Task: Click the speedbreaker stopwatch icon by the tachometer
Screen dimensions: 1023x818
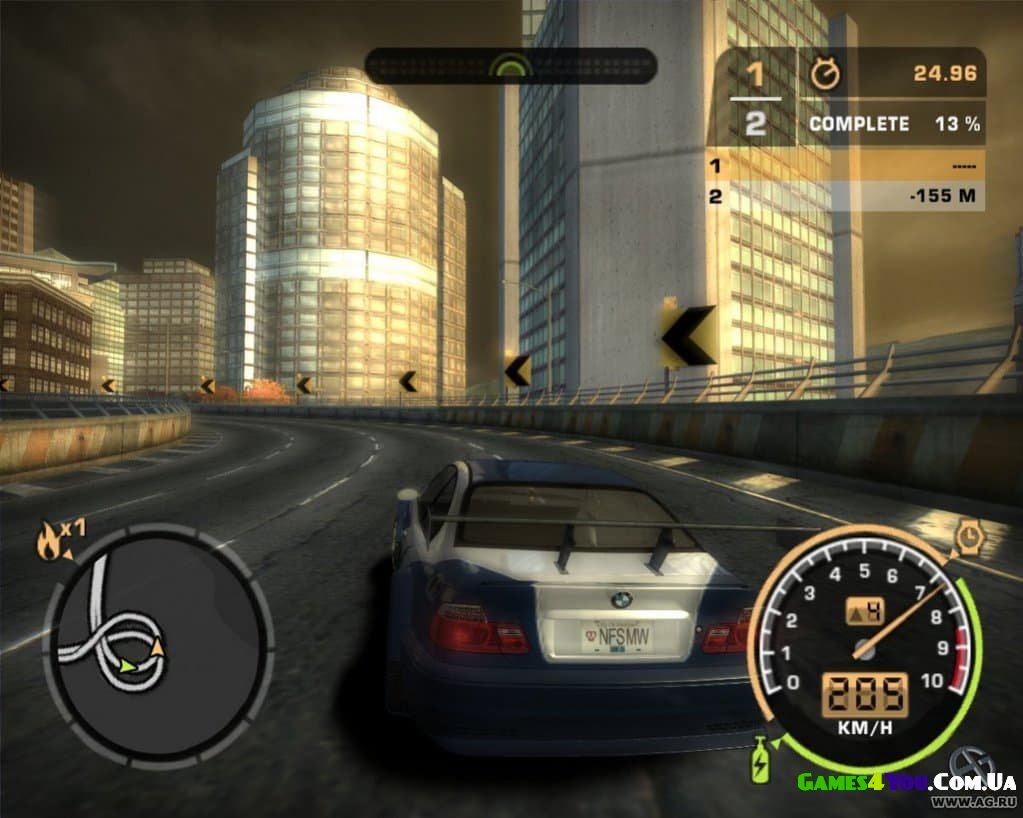Action: 968,538
